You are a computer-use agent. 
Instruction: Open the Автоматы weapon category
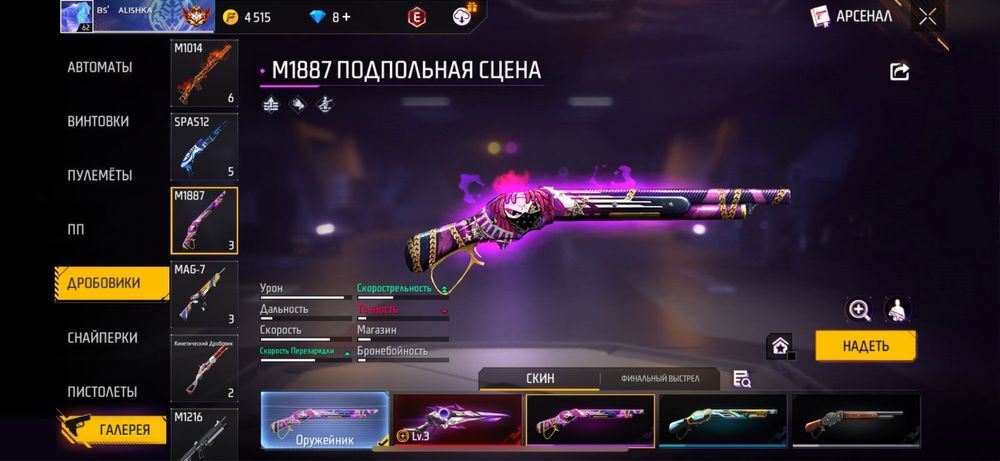100,67
